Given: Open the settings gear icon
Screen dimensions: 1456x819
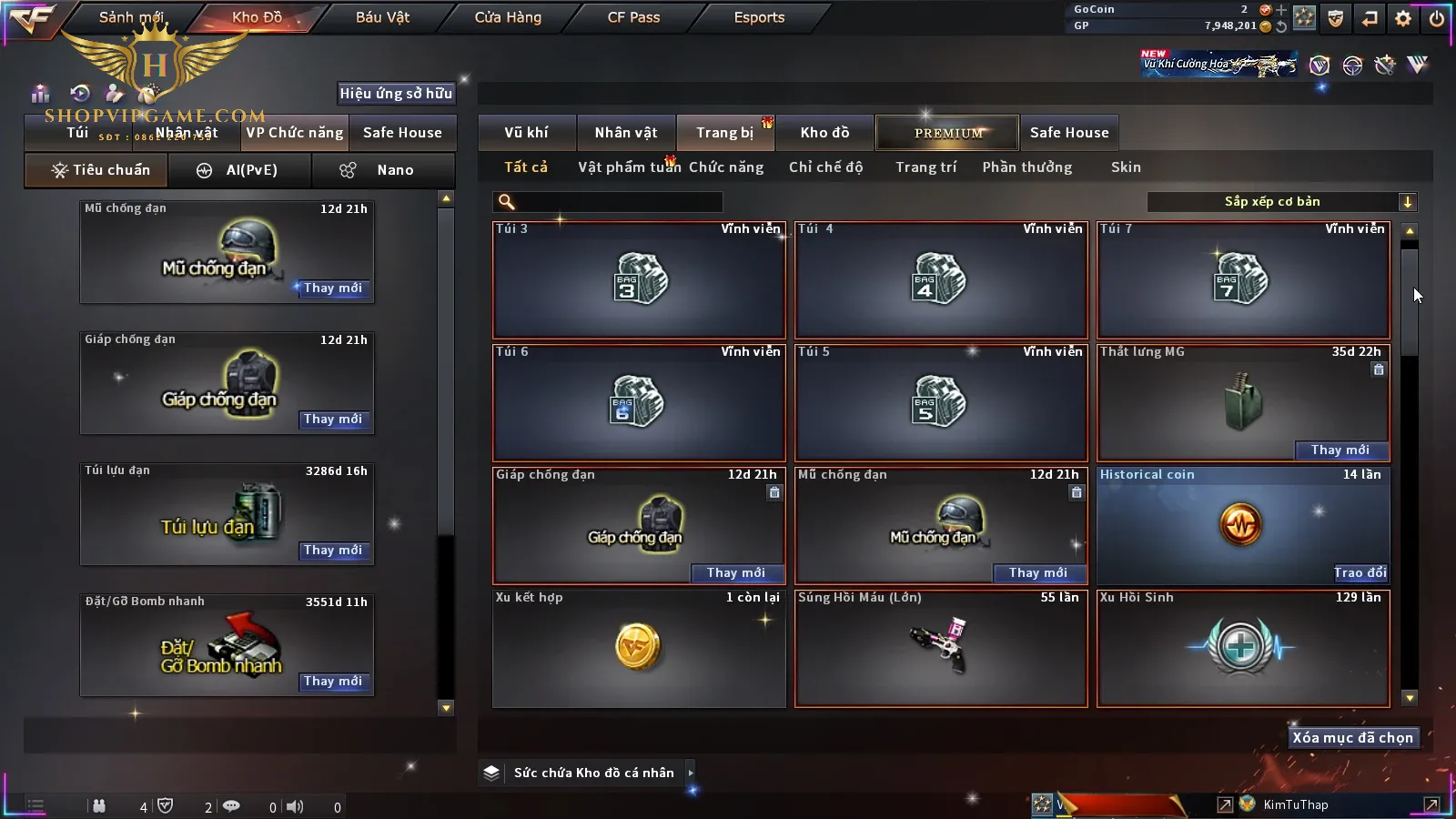Looking at the screenshot, I should (1403, 18).
